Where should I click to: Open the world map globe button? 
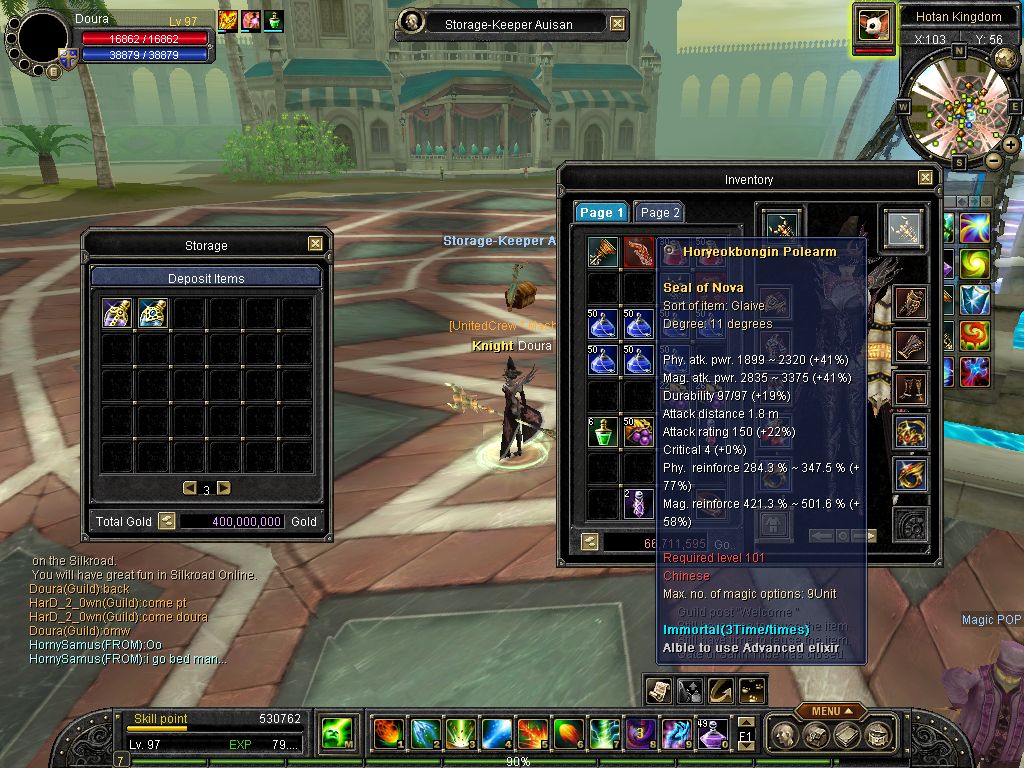[x=1006, y=59]
